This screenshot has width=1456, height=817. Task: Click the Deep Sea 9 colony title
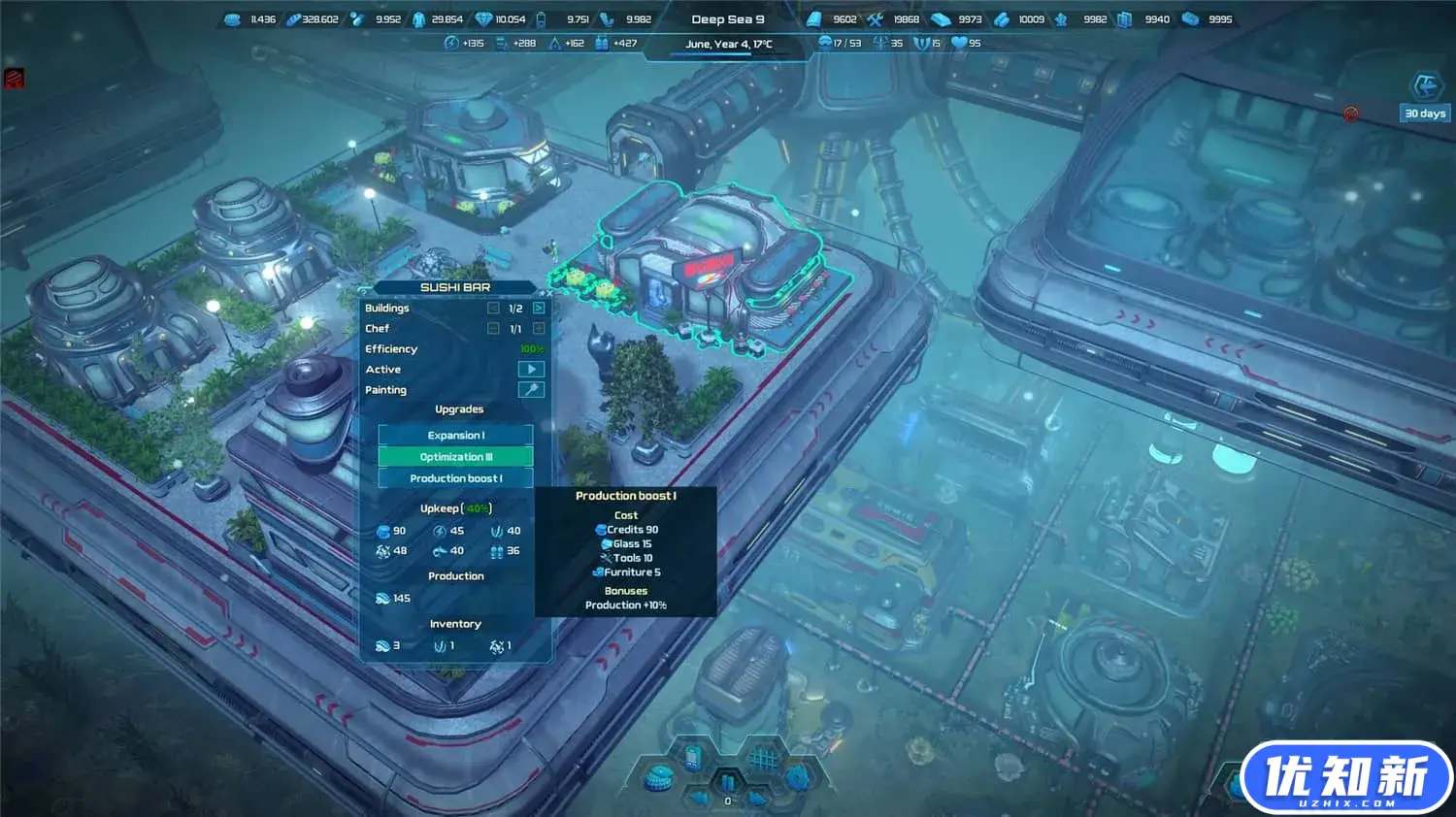(x=727, y=19)
